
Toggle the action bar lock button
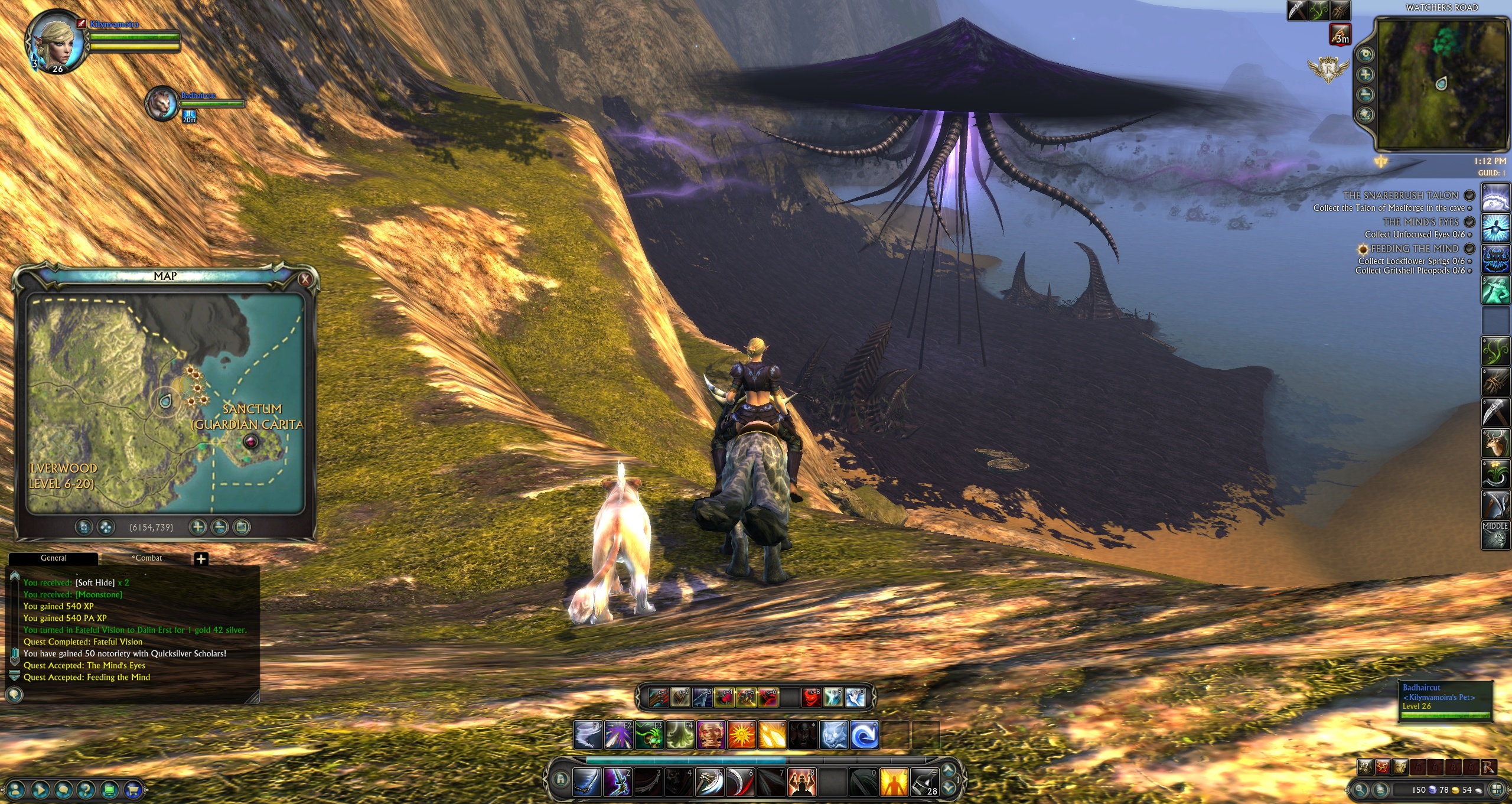(x=561, y=780)
